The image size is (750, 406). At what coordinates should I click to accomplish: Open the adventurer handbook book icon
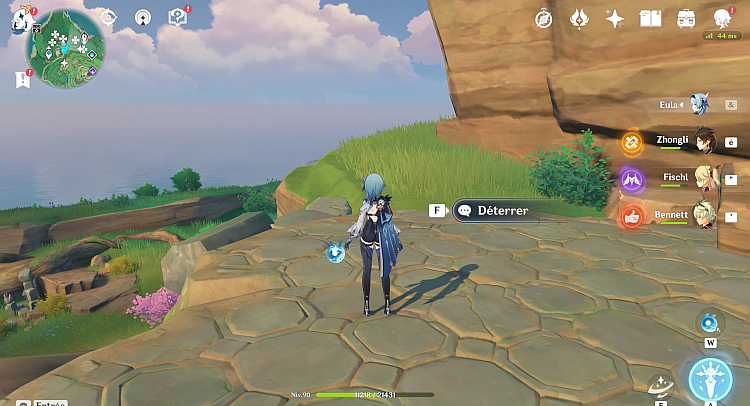651,18
